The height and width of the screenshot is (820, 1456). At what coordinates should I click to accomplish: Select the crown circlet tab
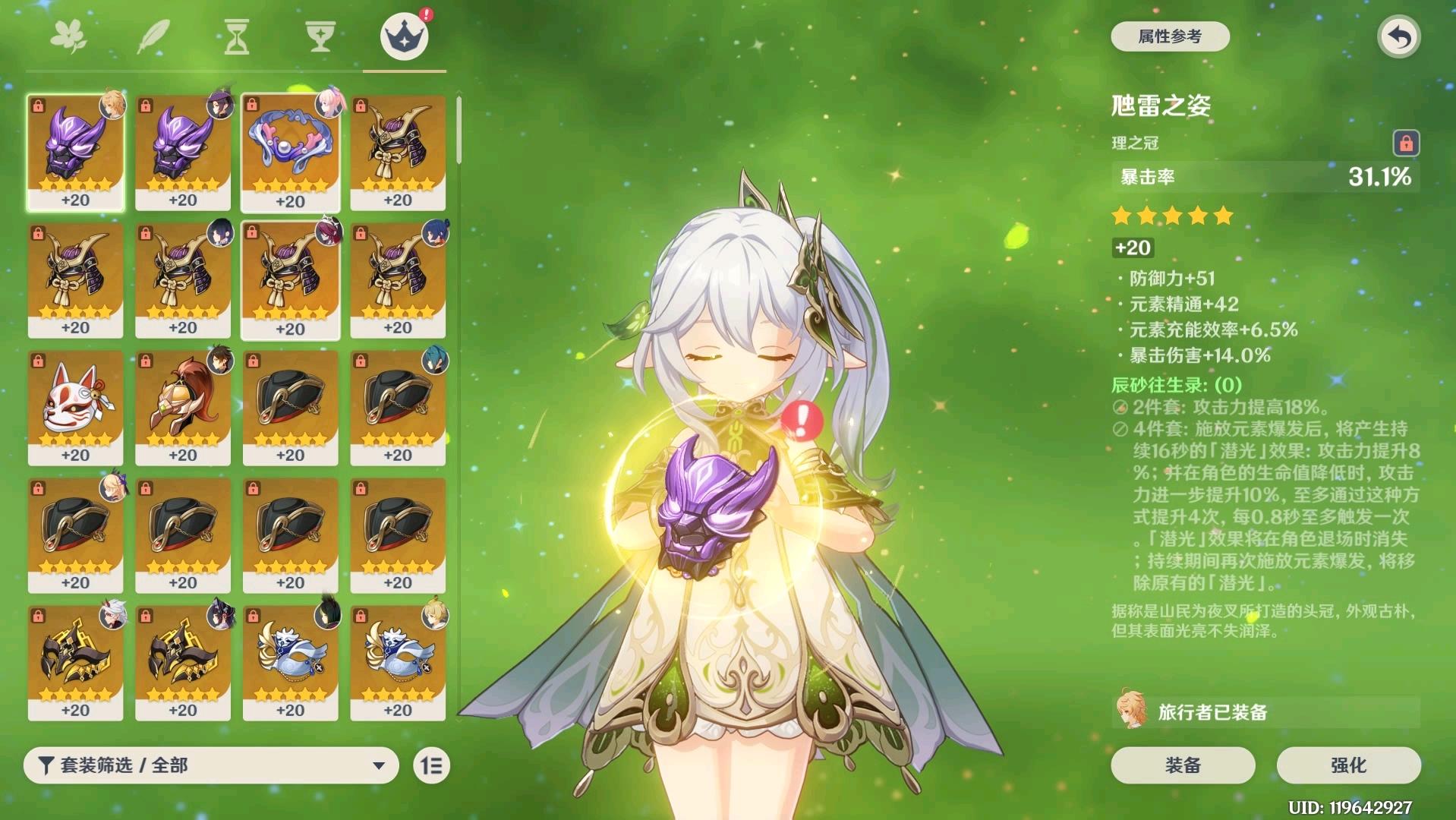pos(404,36)
